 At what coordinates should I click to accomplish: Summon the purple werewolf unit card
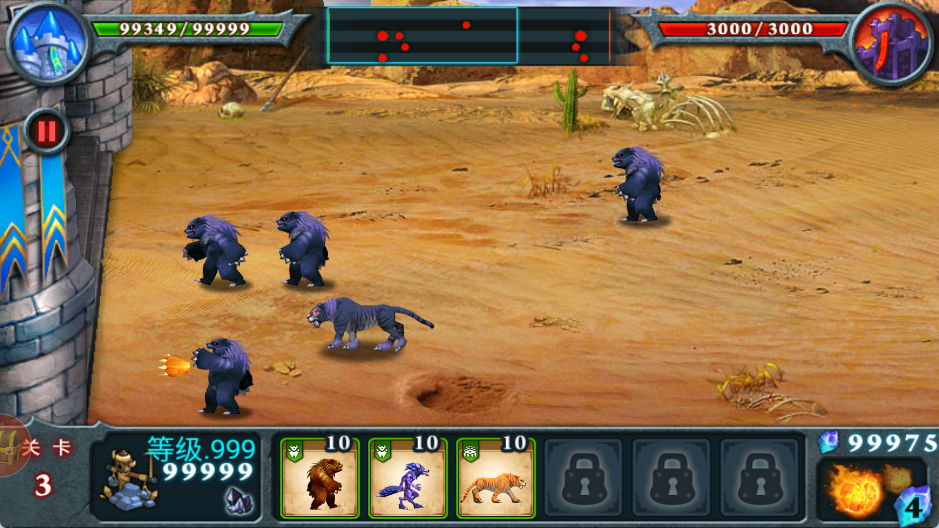[407, 479]
